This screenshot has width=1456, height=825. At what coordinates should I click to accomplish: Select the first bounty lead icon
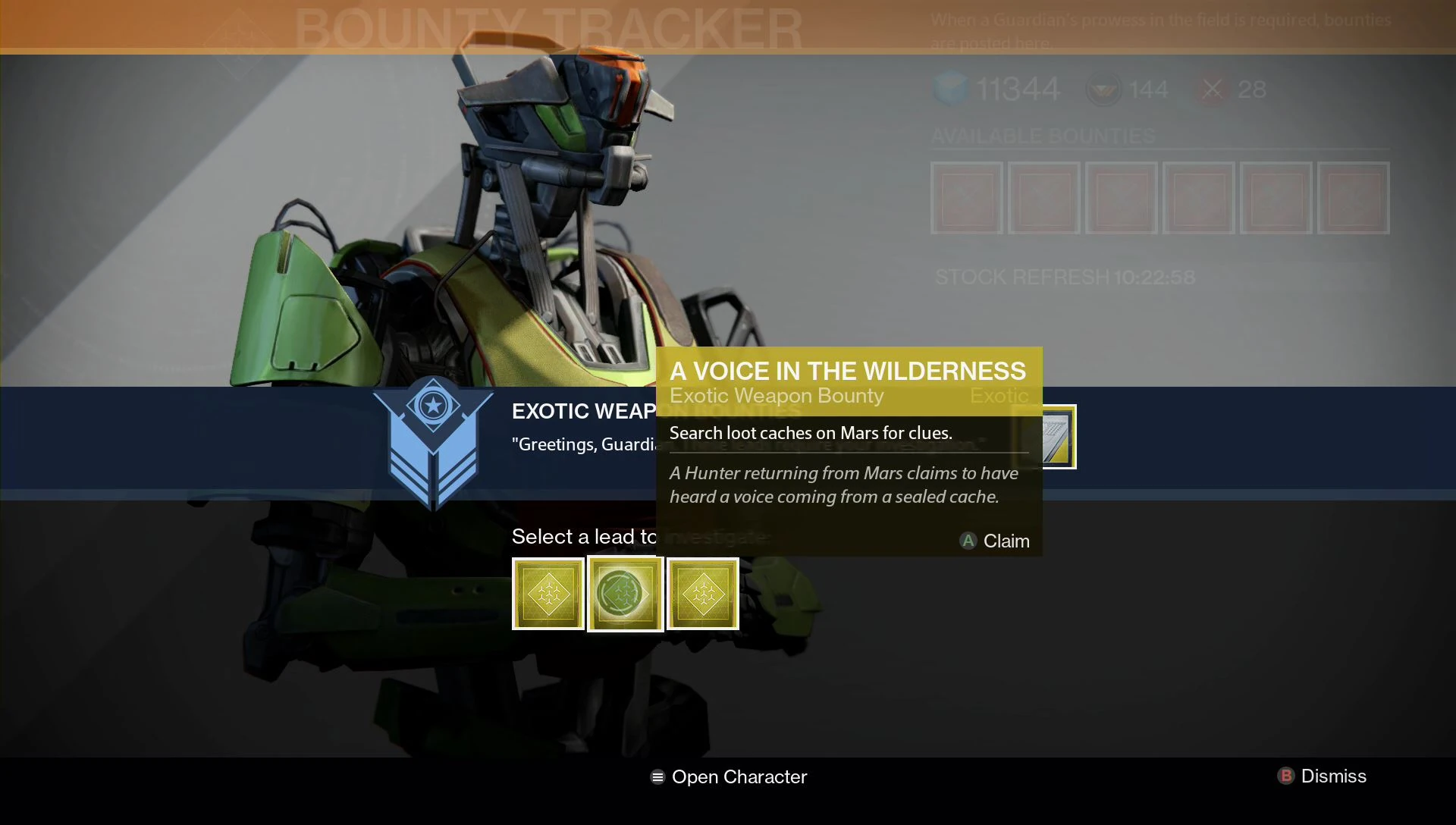pyautogui.click(x=548, y=594)
